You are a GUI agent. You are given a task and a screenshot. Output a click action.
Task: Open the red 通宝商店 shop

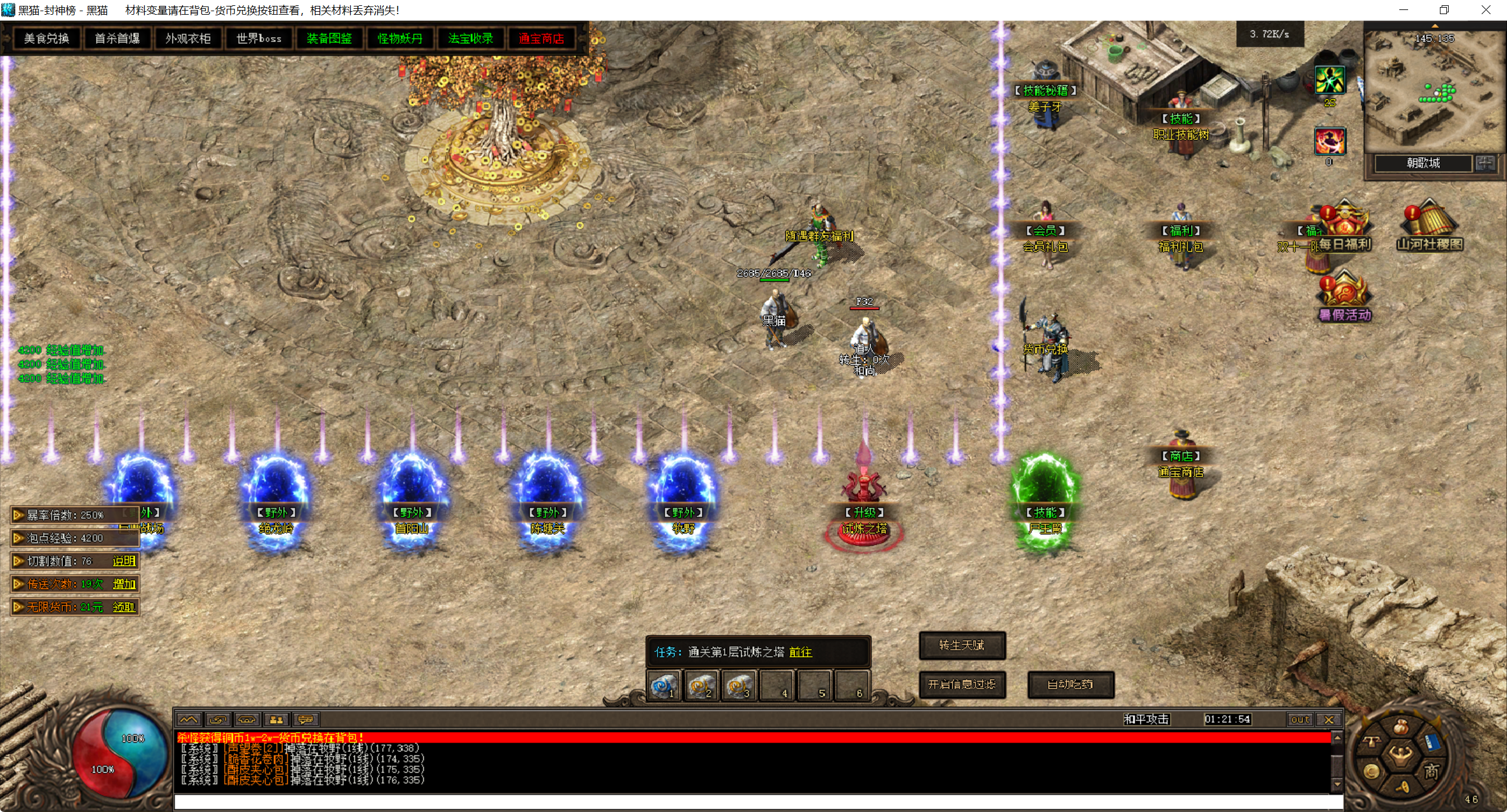pos(541,39)
